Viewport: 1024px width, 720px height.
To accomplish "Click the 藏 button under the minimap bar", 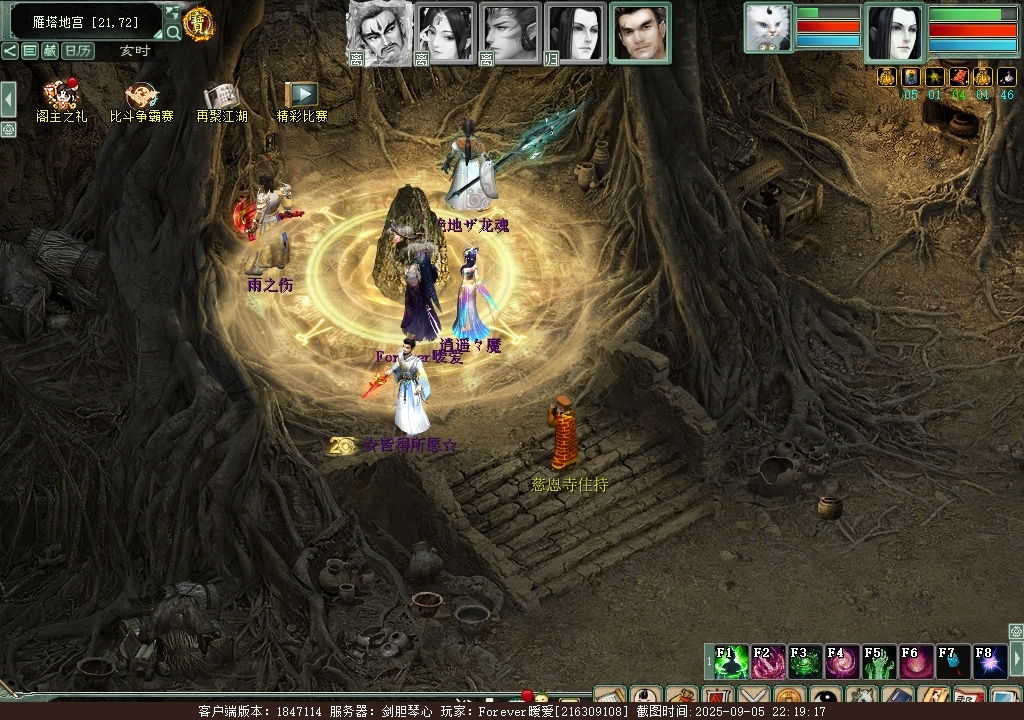I will tap(50, 51).
